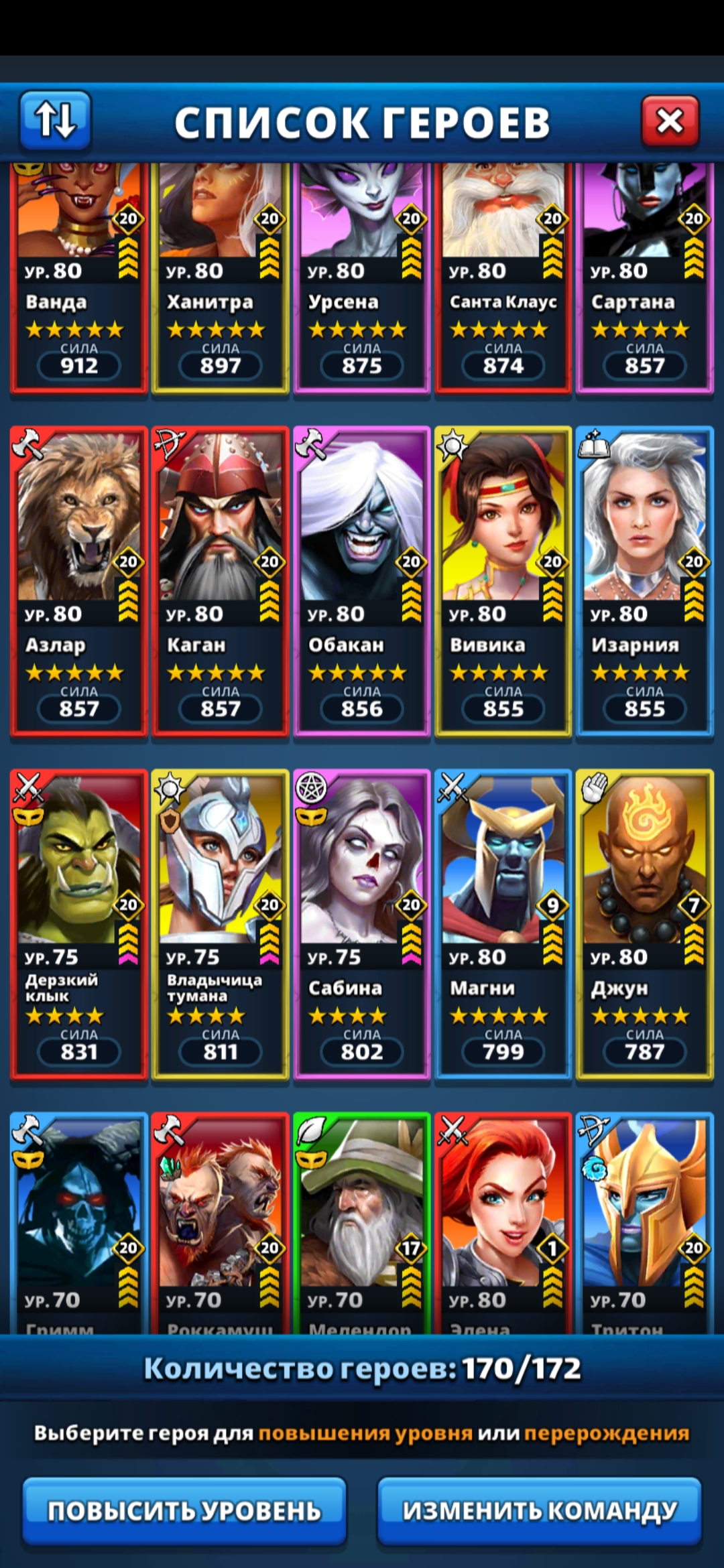
Task: Open the Изарния hero card
Action: pyautogui.click(x=644, y=581)
